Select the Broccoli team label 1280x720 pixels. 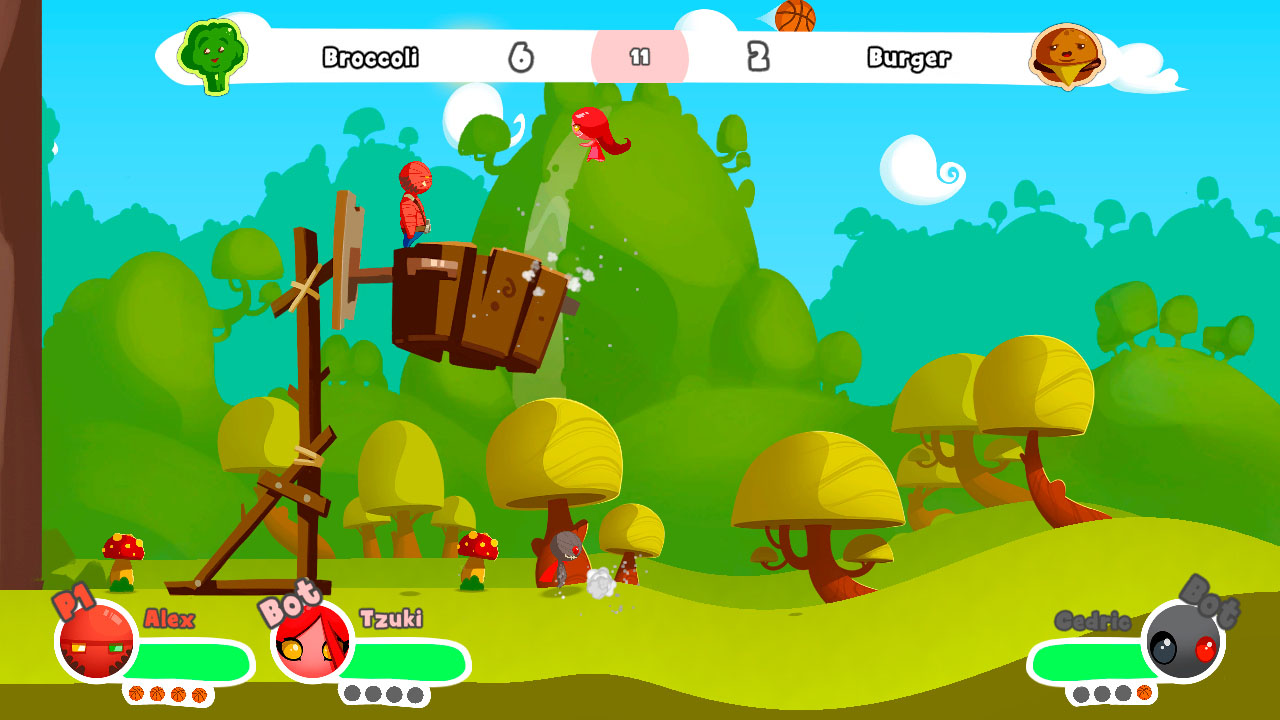pyautogui.click(x=370, y=58)
